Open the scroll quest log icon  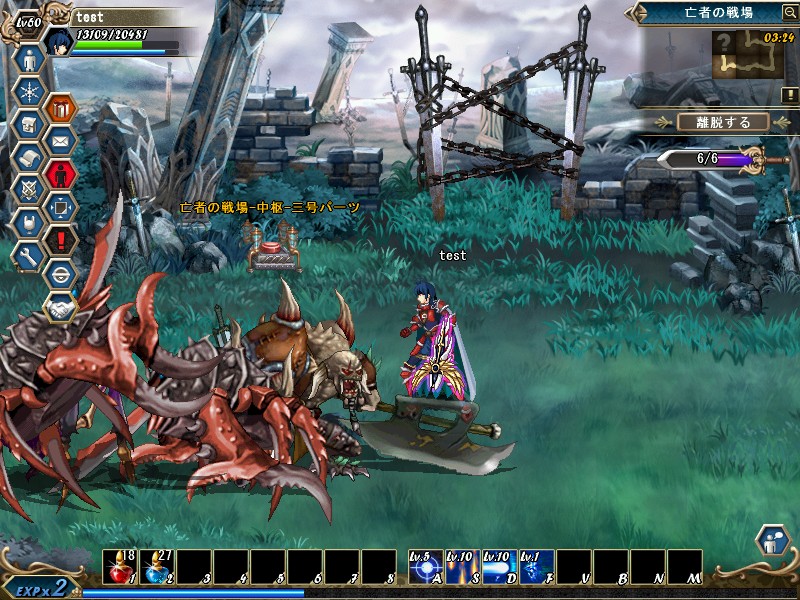[x=27, y=158]
